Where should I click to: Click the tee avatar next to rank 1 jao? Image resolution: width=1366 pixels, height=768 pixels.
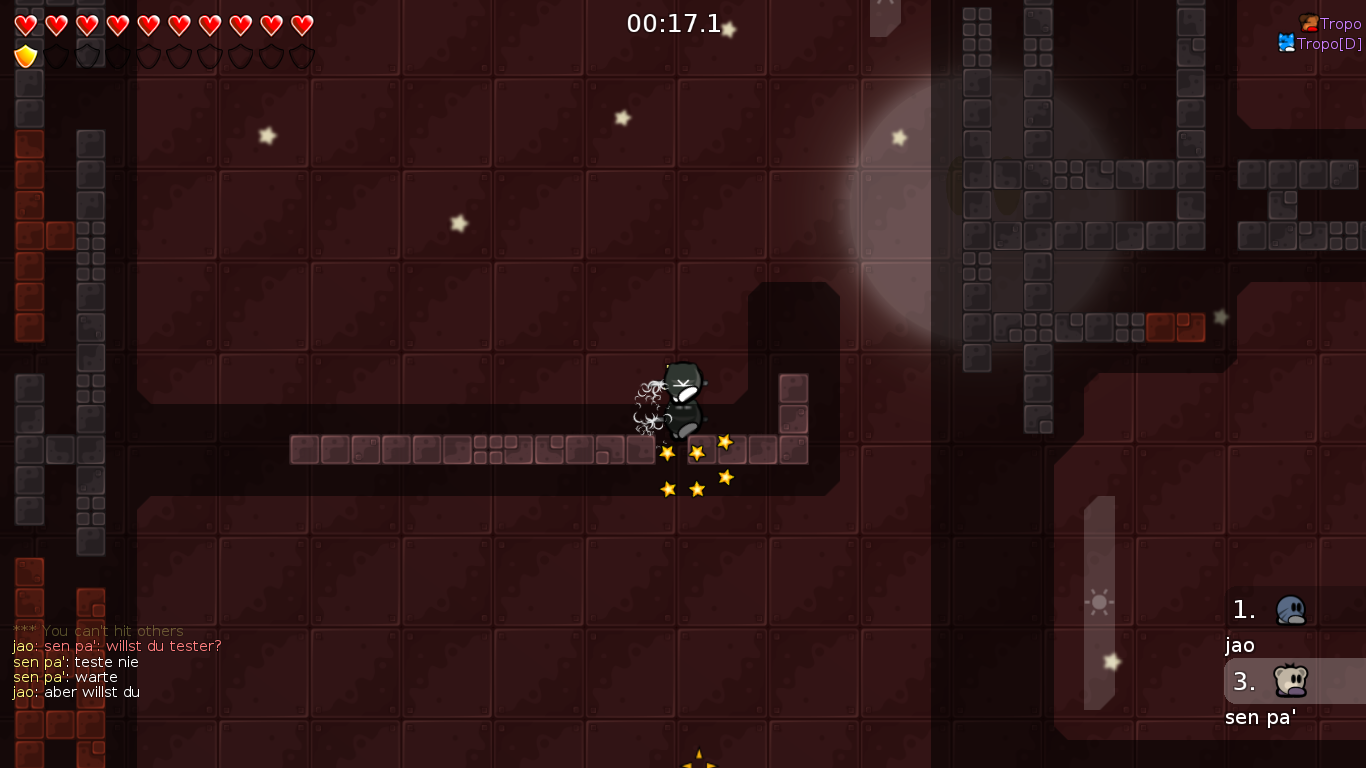[x=1292, y=610]
